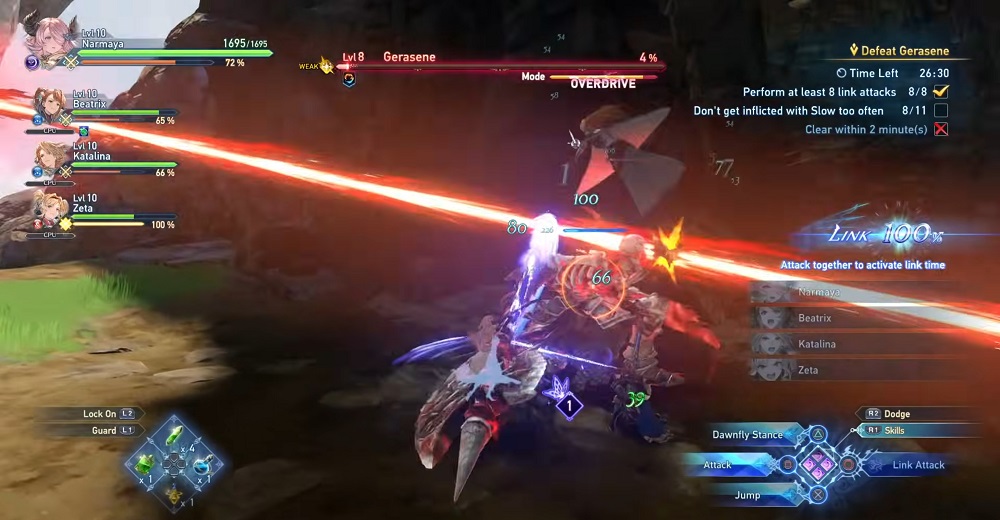Open the Defeat Gerasene quest objective
Image resolution: width=1000 pixels, height=520 pixels.
coord(898,51)
